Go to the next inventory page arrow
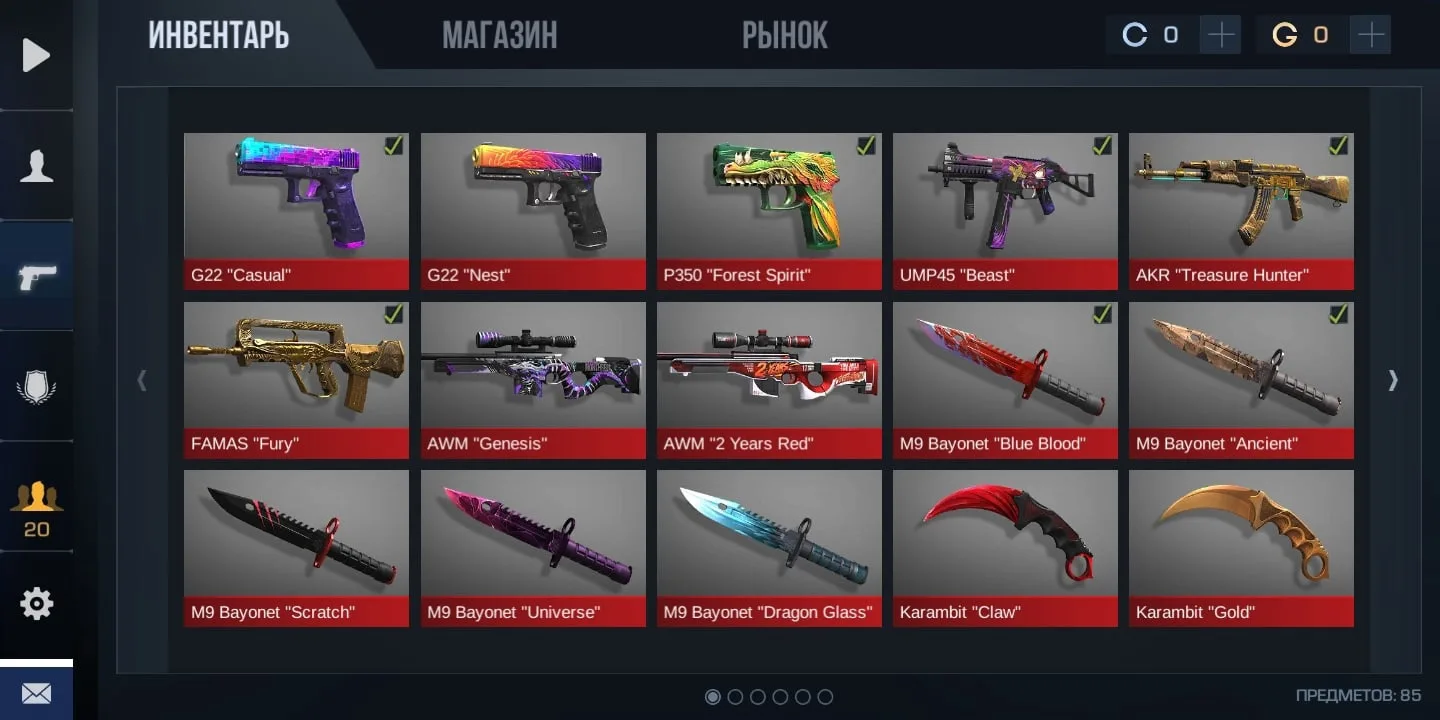 coord(1393,380)
